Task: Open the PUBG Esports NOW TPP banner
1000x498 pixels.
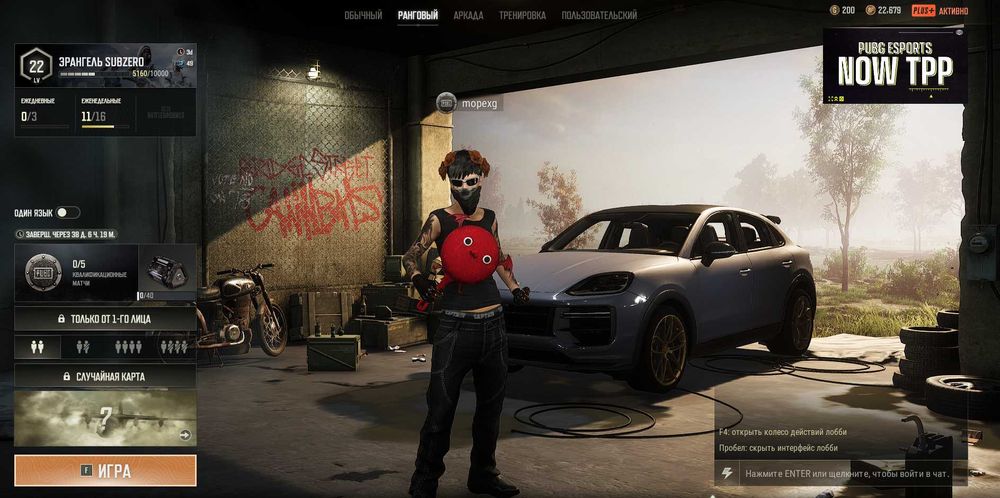Action: pos(894,66)
